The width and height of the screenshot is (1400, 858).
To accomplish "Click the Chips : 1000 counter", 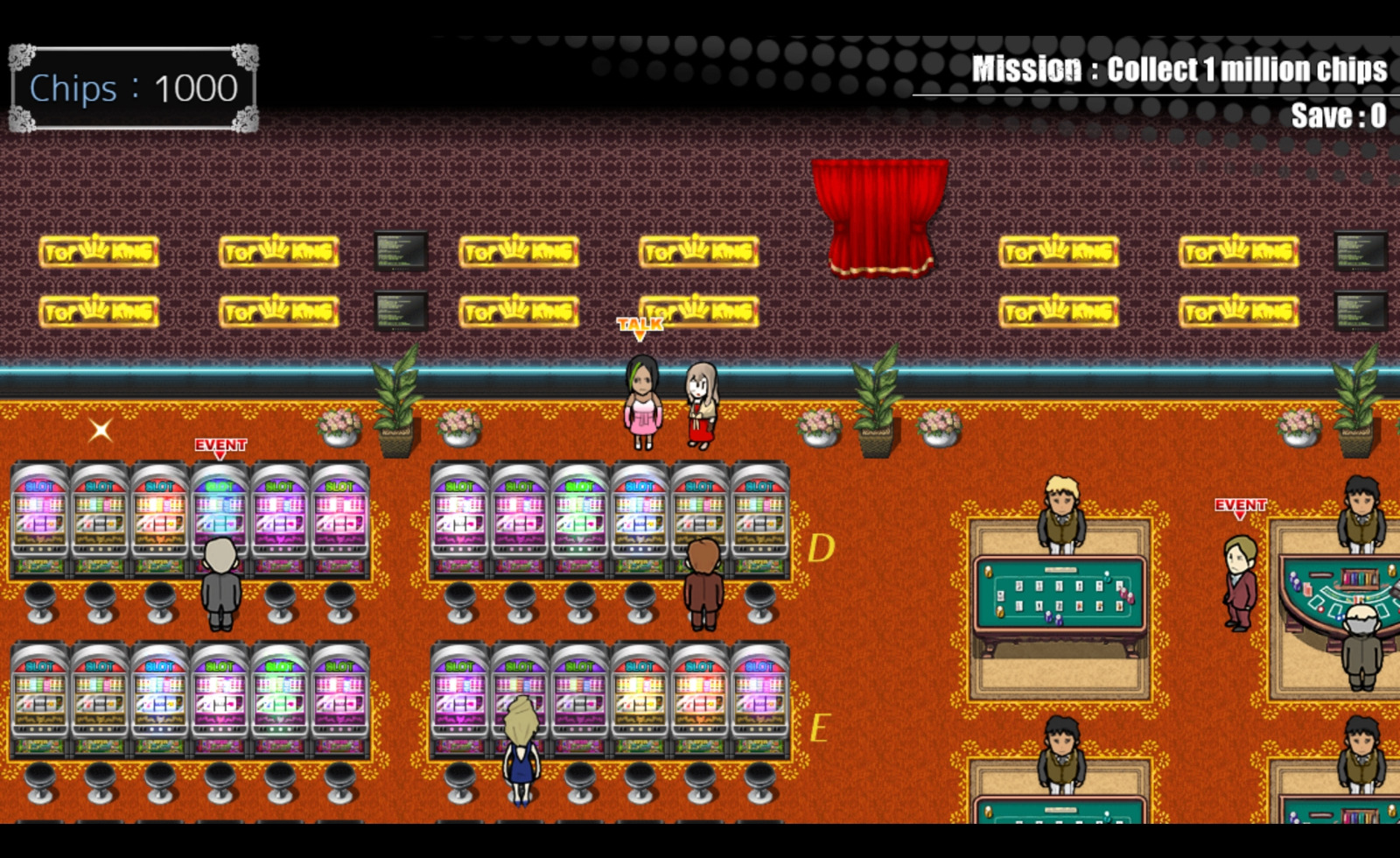I will (x=133, y=87).
